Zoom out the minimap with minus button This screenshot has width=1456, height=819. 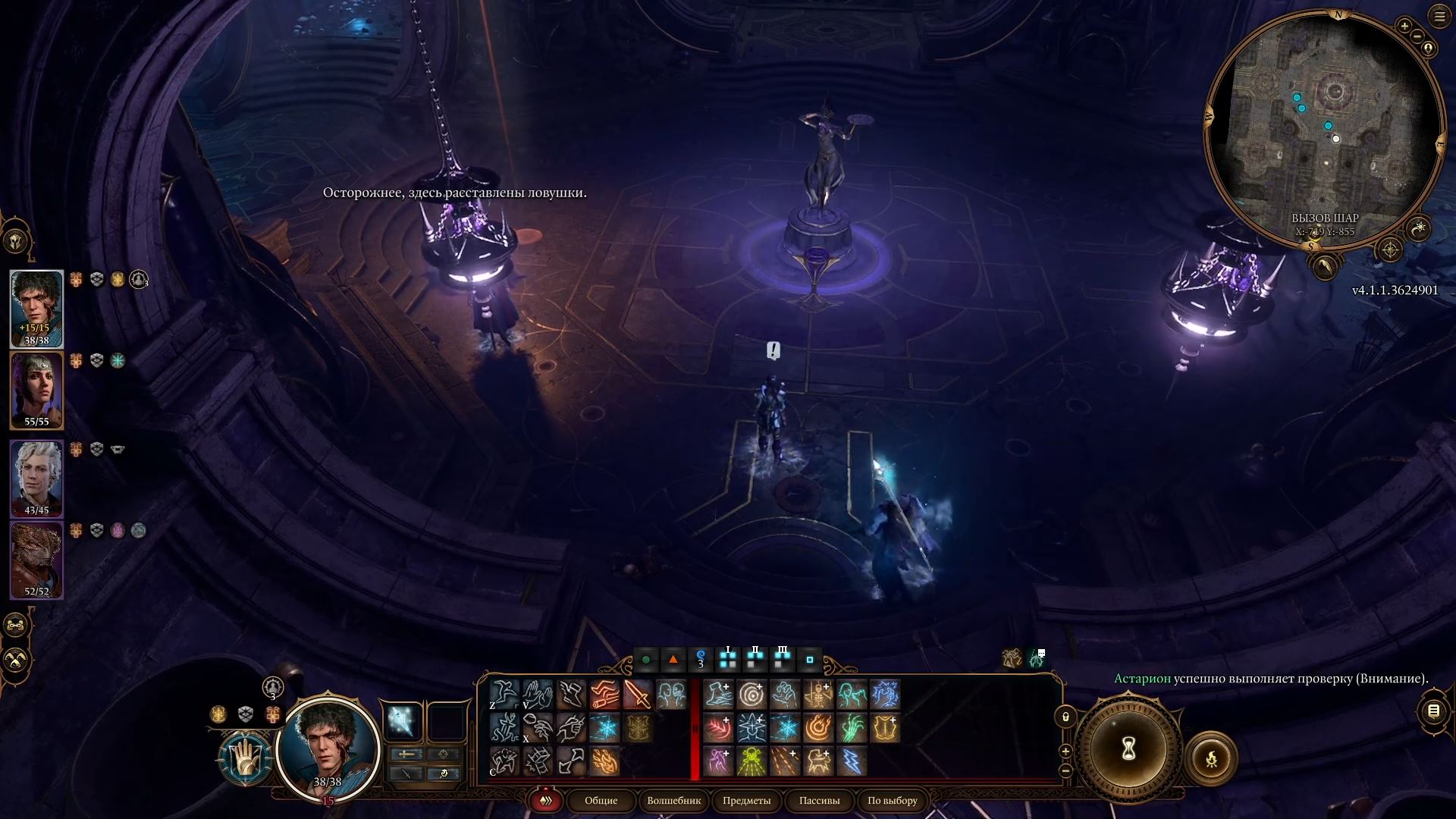pyautogui.click(x=1419, y=36)
